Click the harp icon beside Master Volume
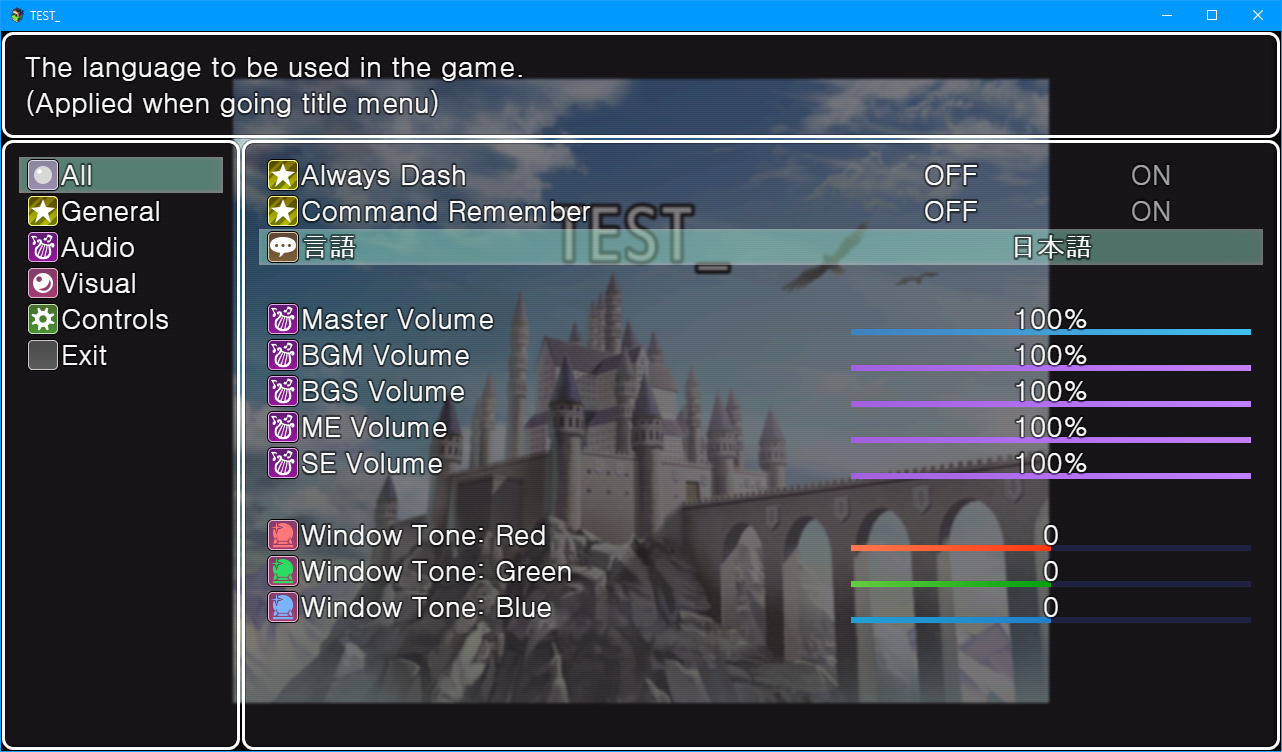Viewport: 1282px width, 752px height. tap(283, 319)
